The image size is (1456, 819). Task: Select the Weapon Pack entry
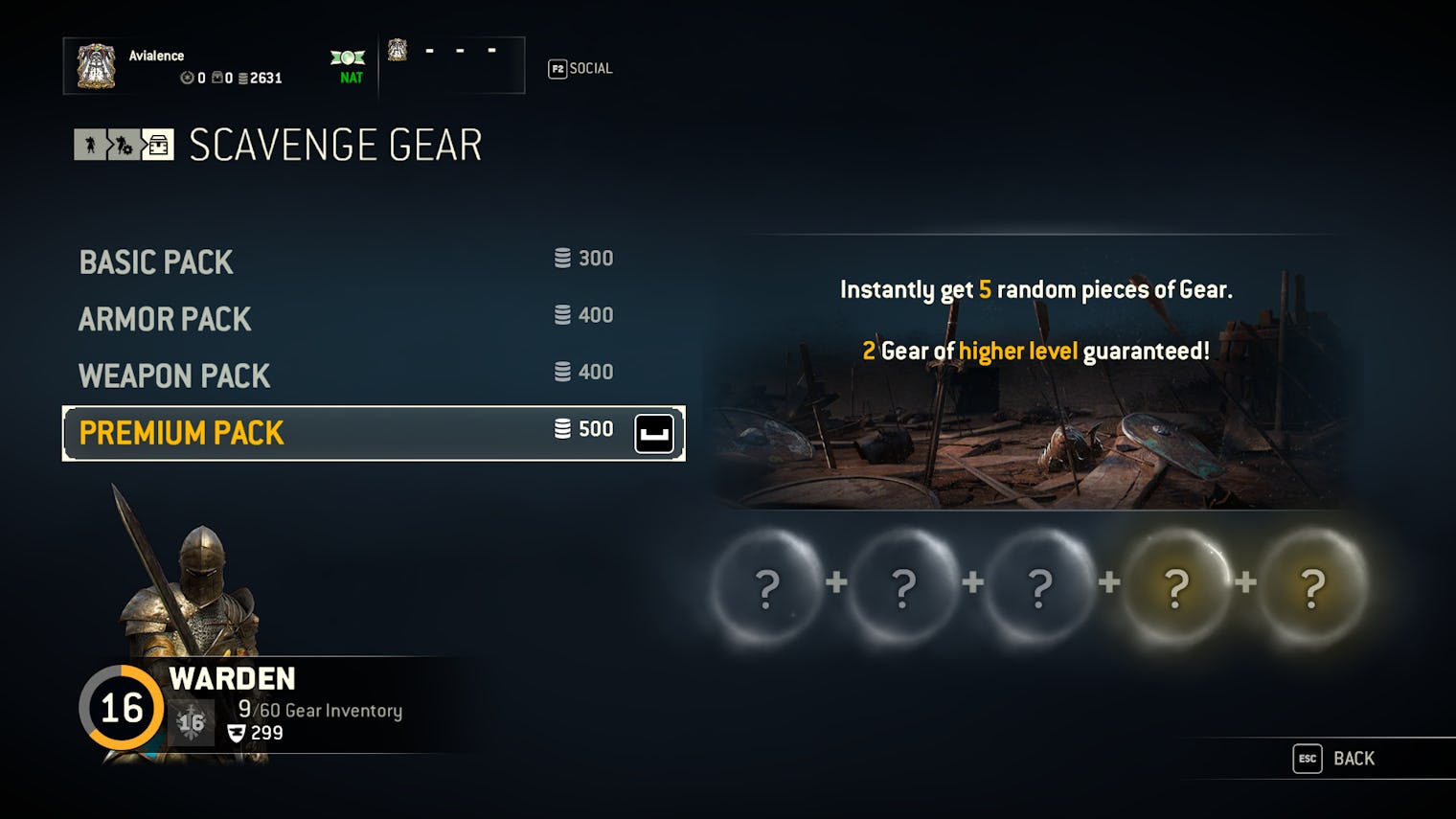pyautogui.click(x=174, y=375)
